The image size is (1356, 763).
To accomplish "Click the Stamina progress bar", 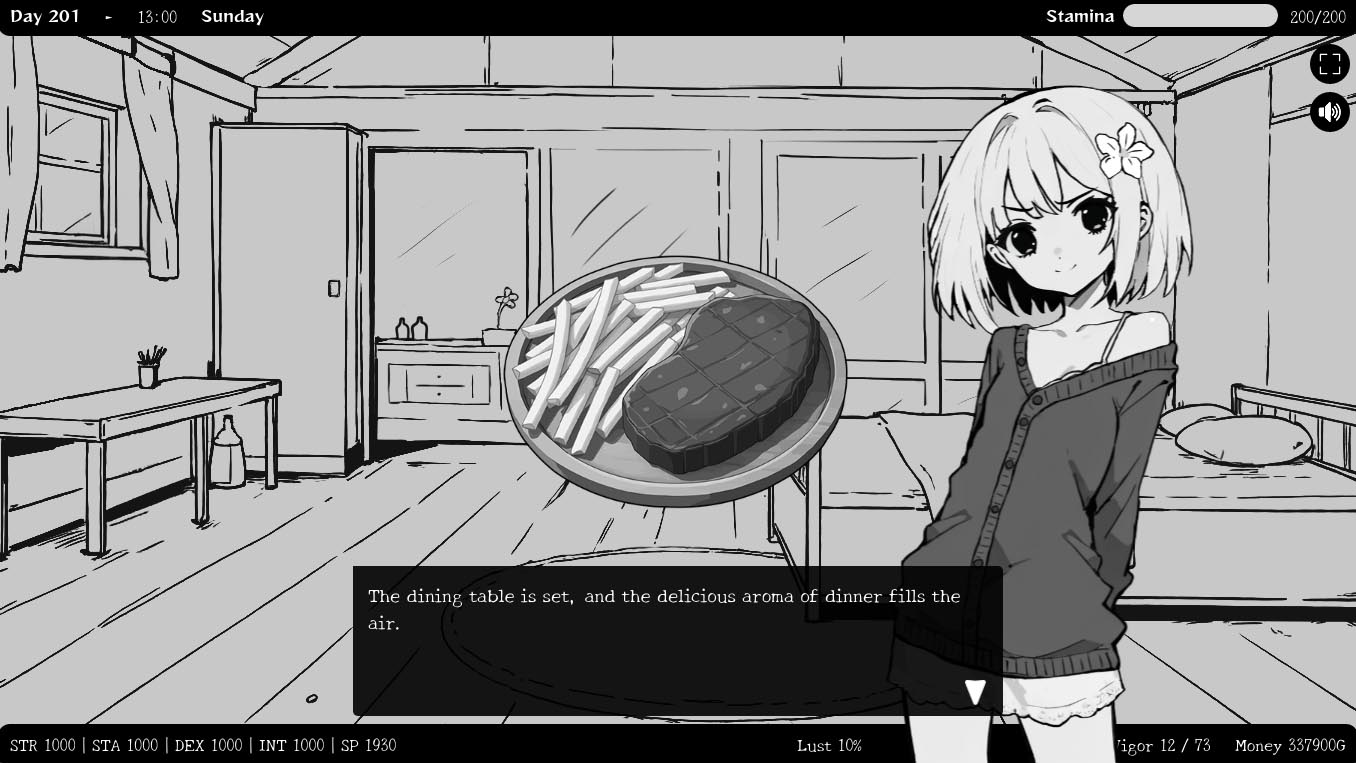I will click(x=1200, y=16).
